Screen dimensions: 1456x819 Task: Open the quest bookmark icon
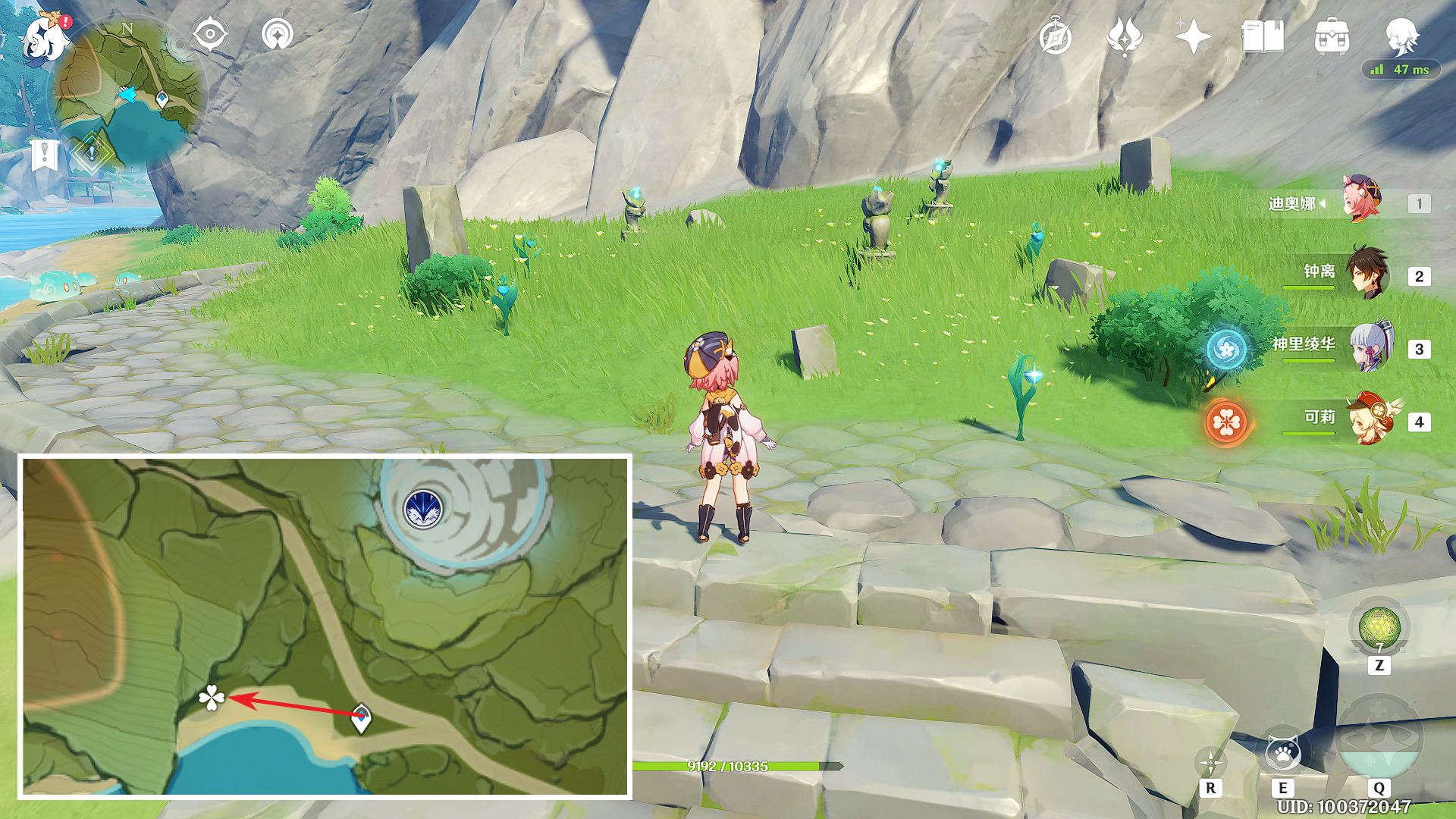[x=45, y=155]
